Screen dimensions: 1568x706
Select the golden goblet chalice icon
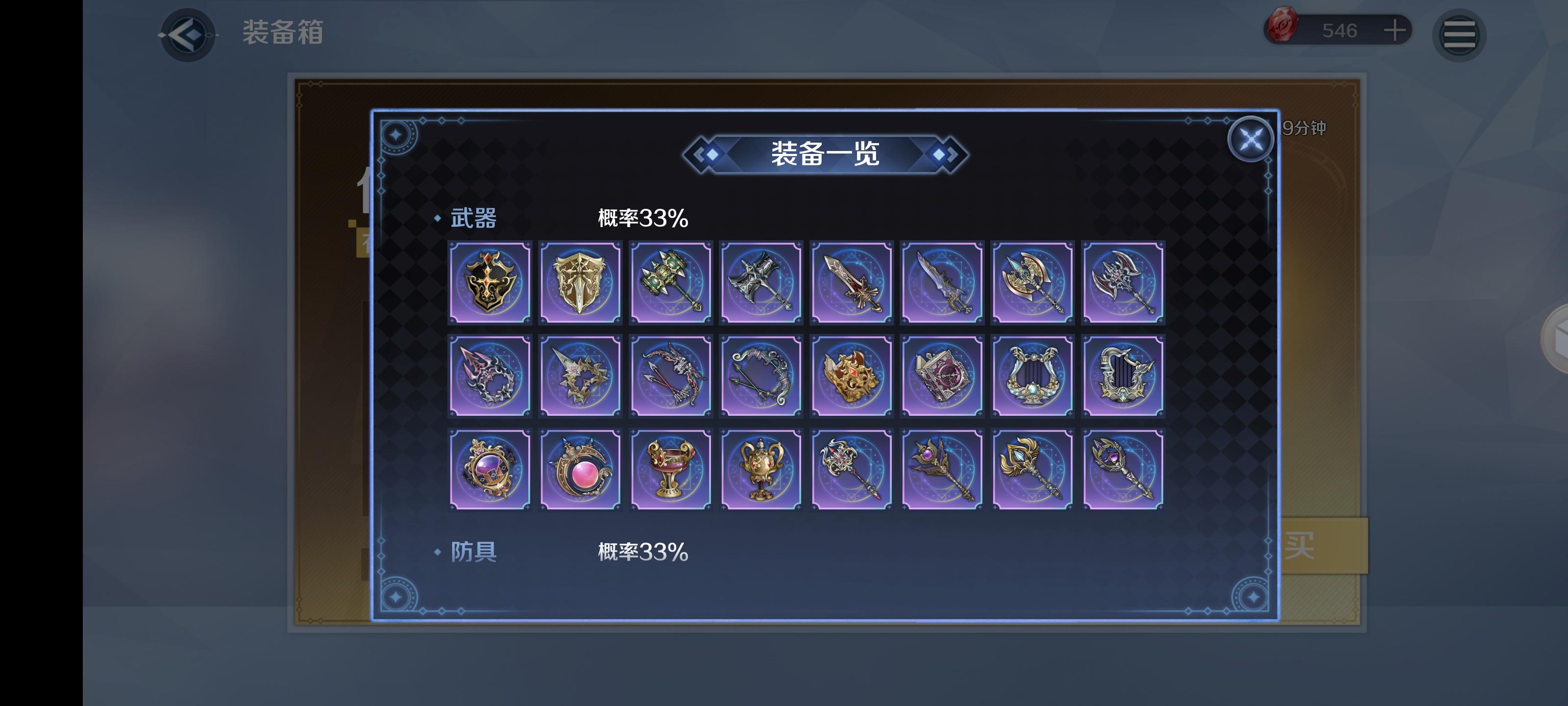[671, 469]
